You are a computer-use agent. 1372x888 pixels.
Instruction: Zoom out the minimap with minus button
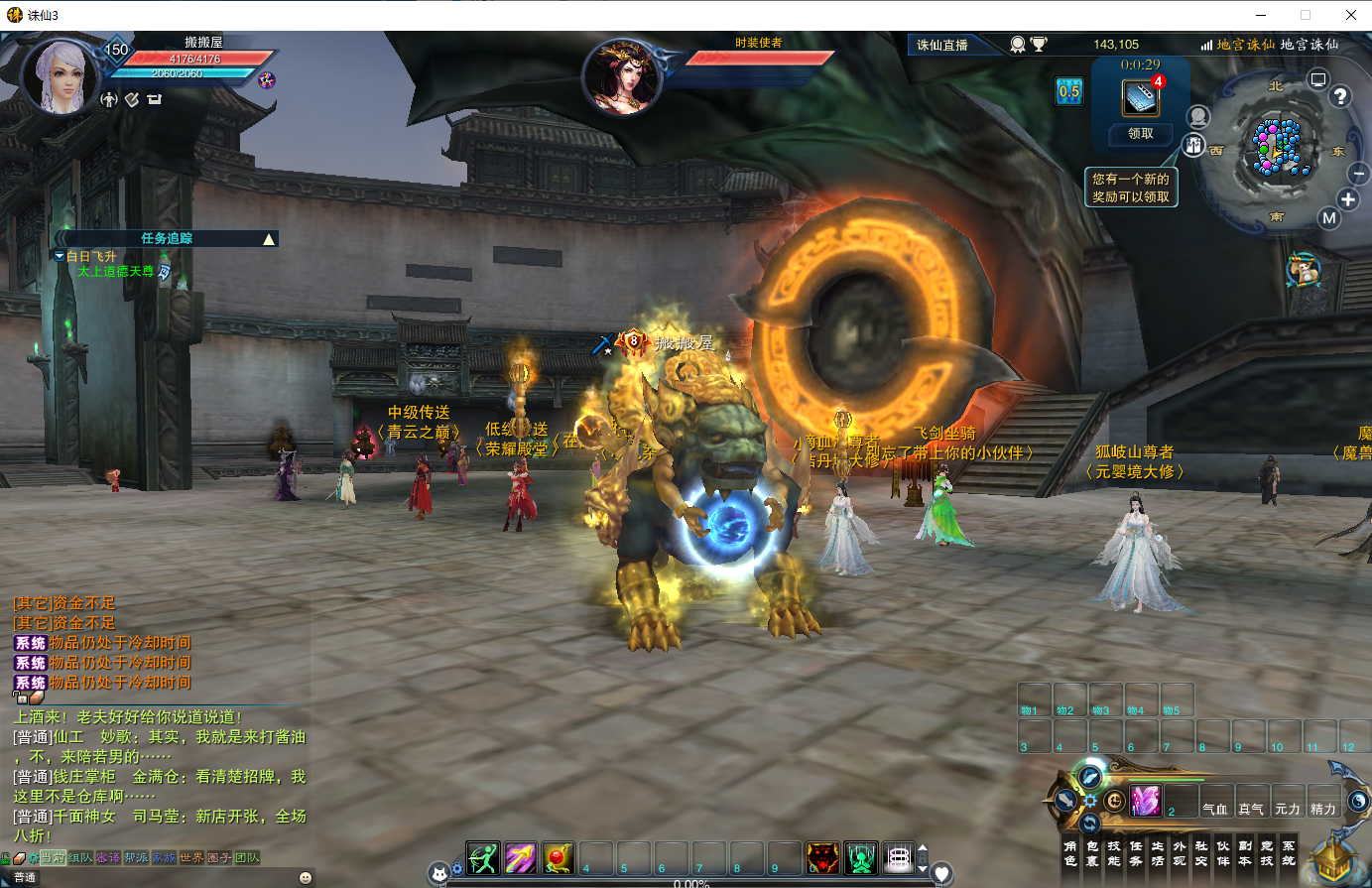click(x=1359, y=173)
